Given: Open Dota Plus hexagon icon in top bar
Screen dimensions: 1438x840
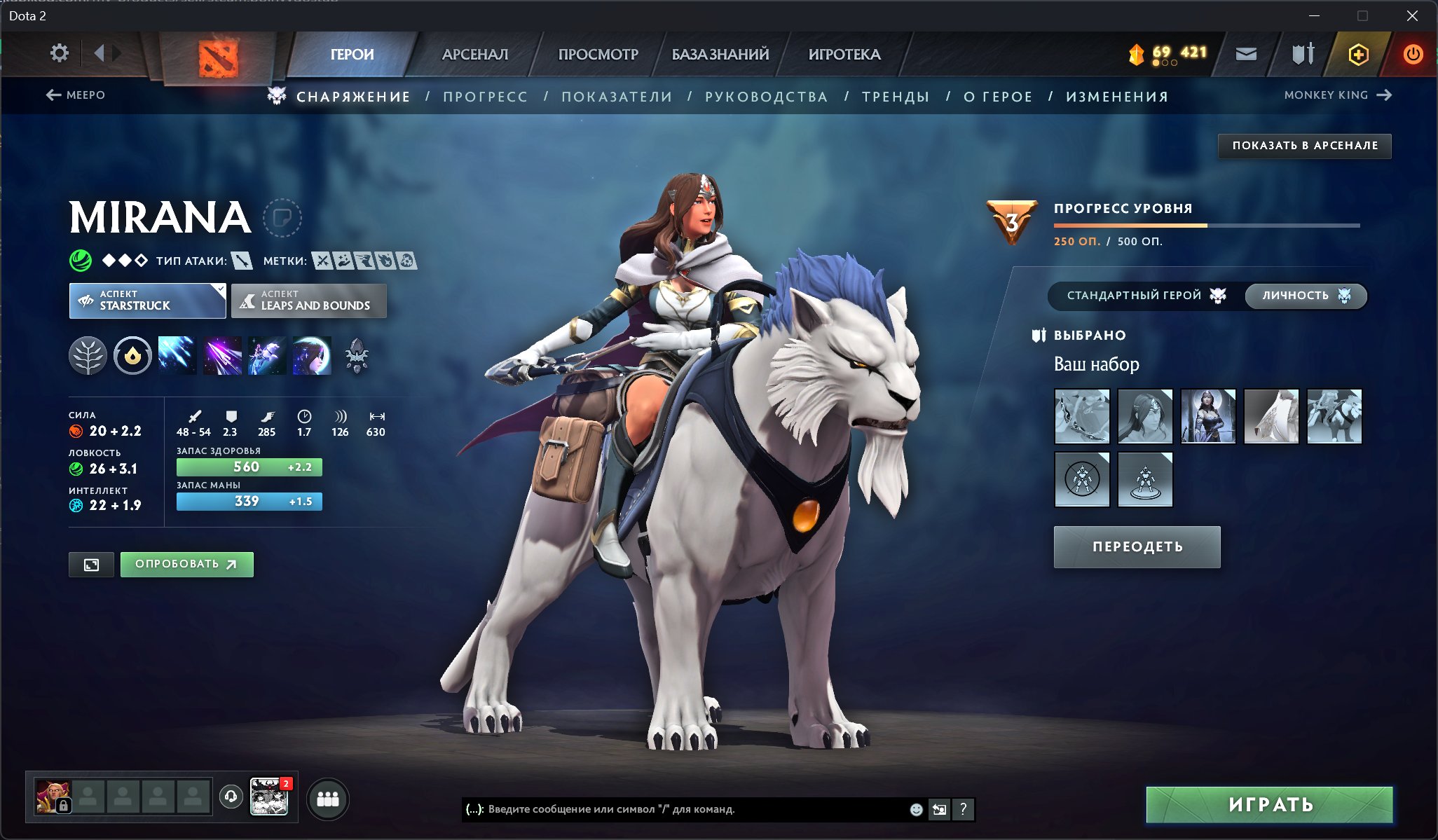Looking at the screenshot, I should (x=1358, y=53).
